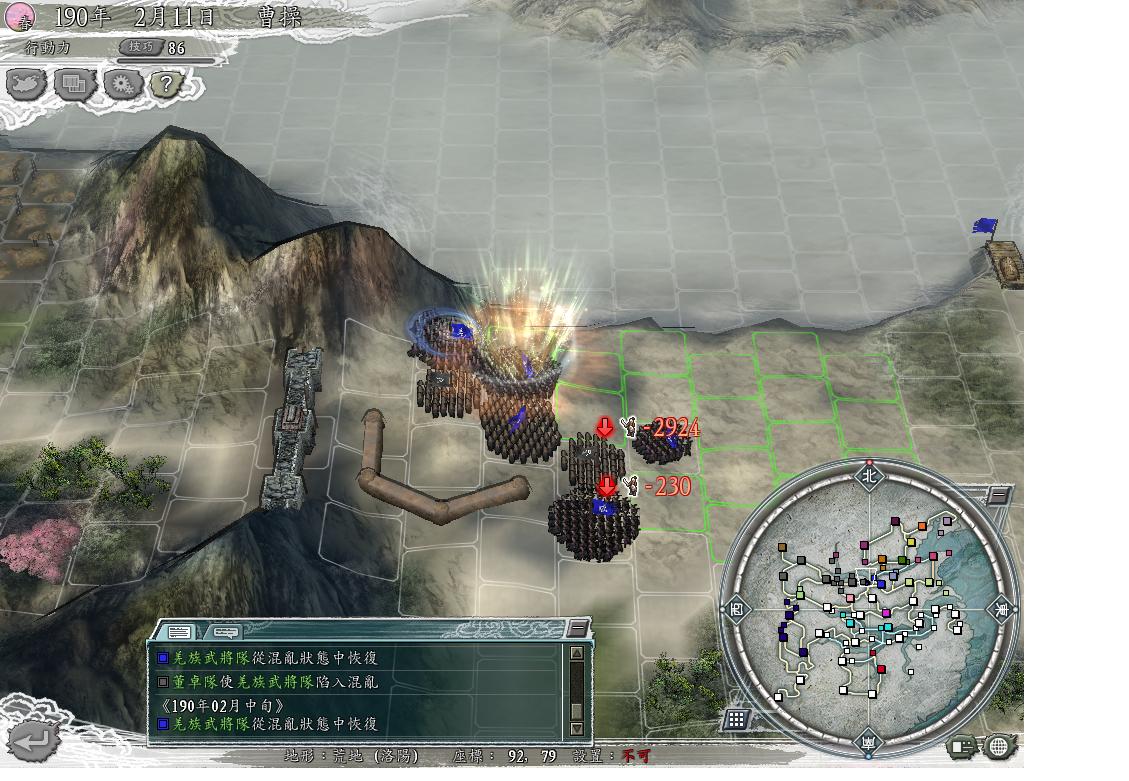
Task: Switch to the speech bubble log tab
Action: coord(225,632)
